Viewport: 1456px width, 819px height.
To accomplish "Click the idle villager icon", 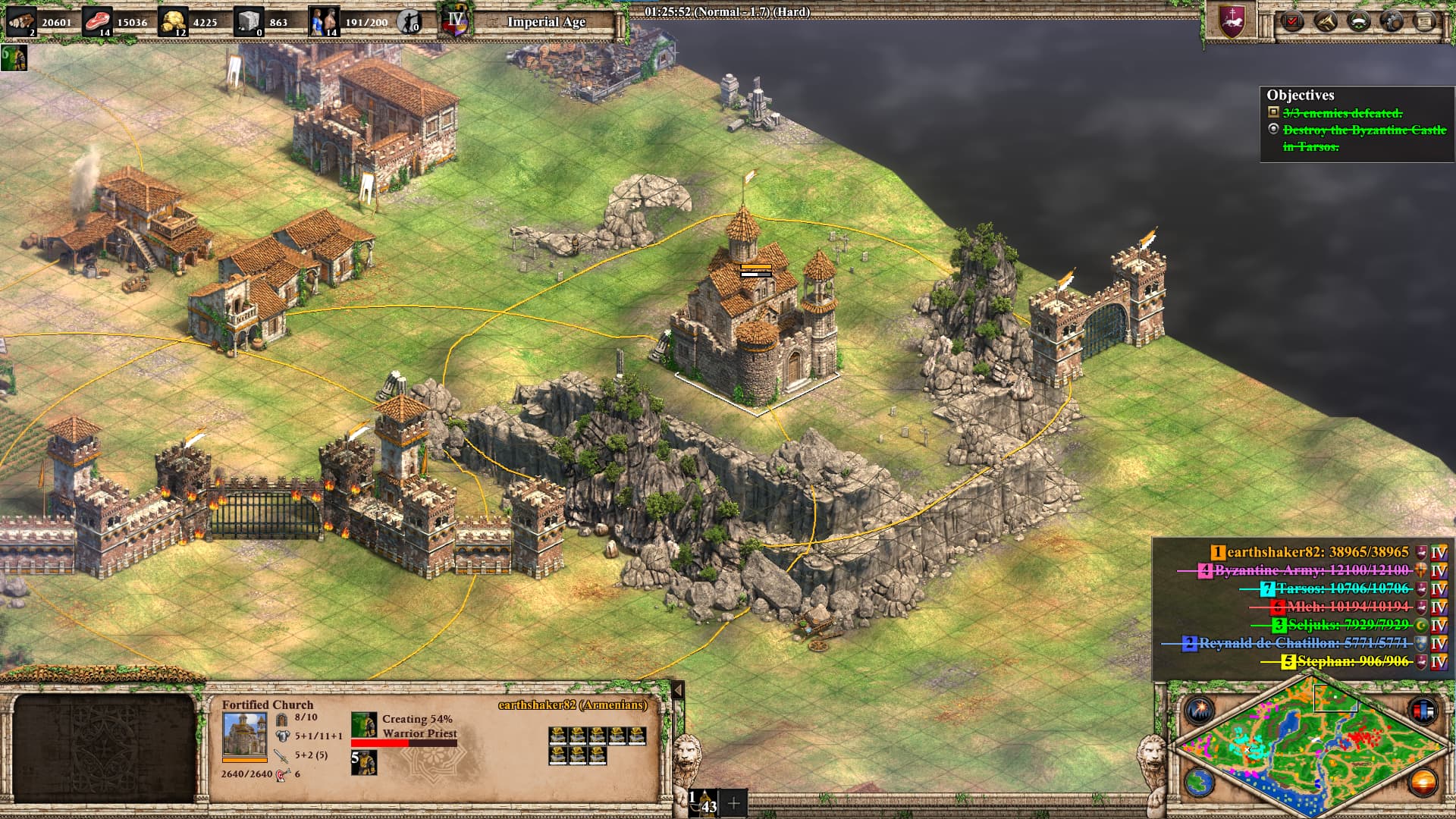I will [x=409, y=21].
